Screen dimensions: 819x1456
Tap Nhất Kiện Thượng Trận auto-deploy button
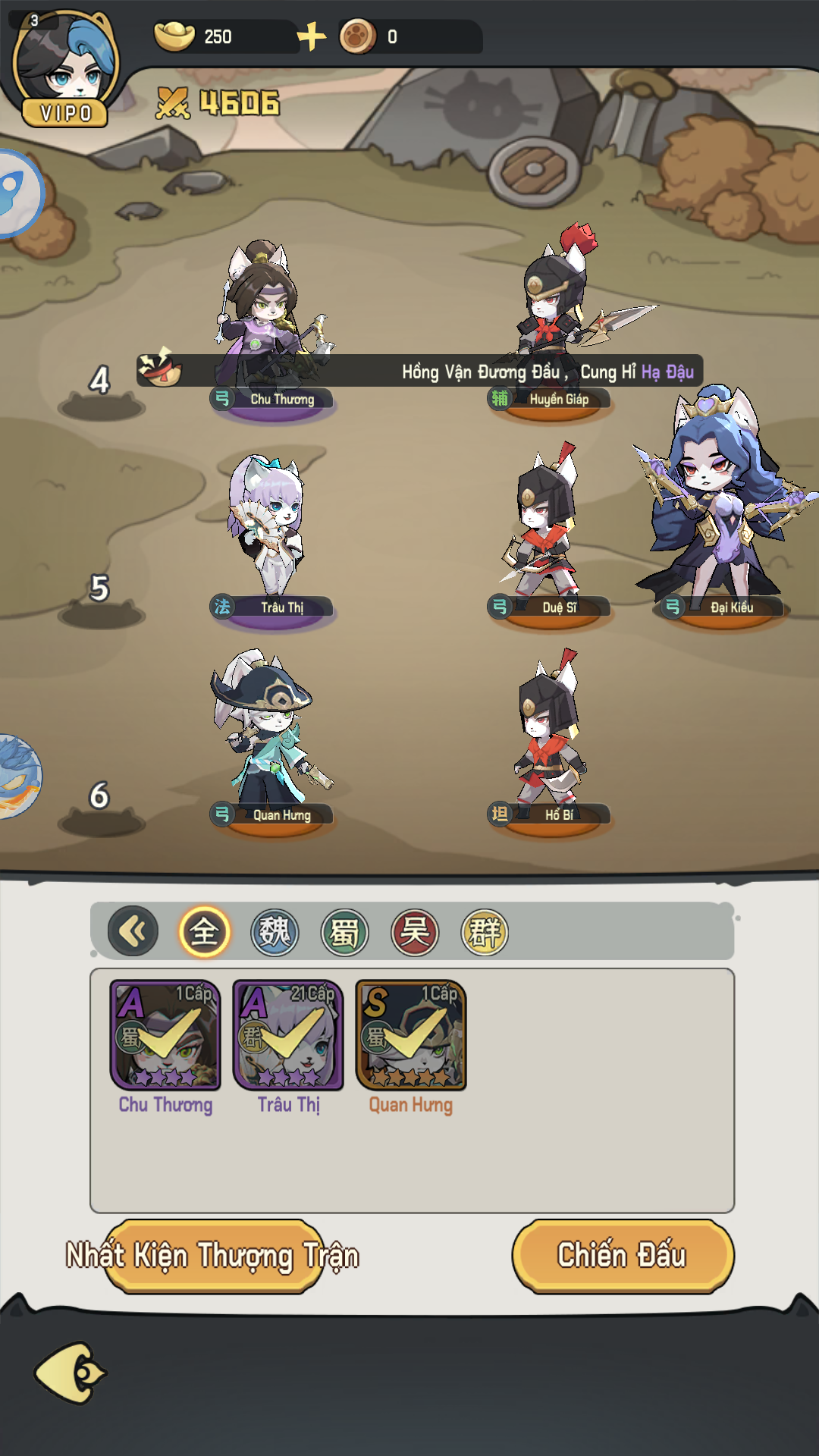click(213, 1256)
